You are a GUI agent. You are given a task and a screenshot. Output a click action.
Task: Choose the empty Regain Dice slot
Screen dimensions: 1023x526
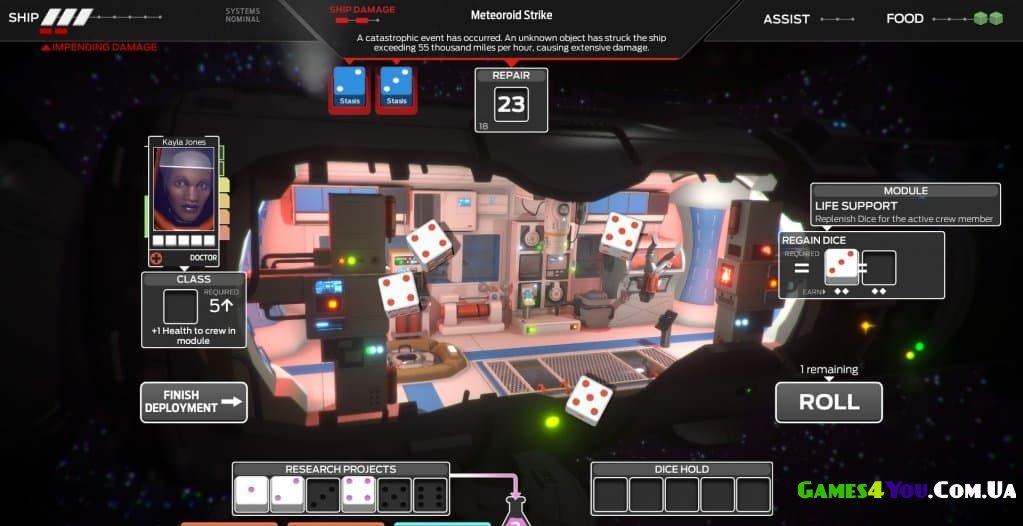coord(879,268)
